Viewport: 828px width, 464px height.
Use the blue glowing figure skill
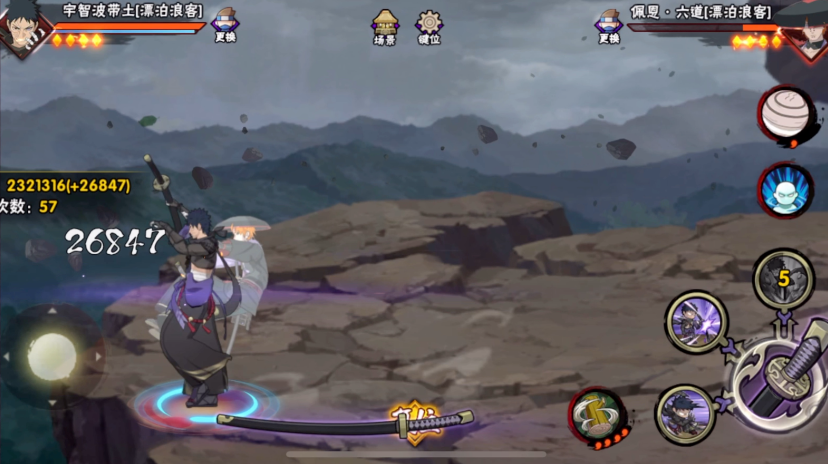pos(783,189)
